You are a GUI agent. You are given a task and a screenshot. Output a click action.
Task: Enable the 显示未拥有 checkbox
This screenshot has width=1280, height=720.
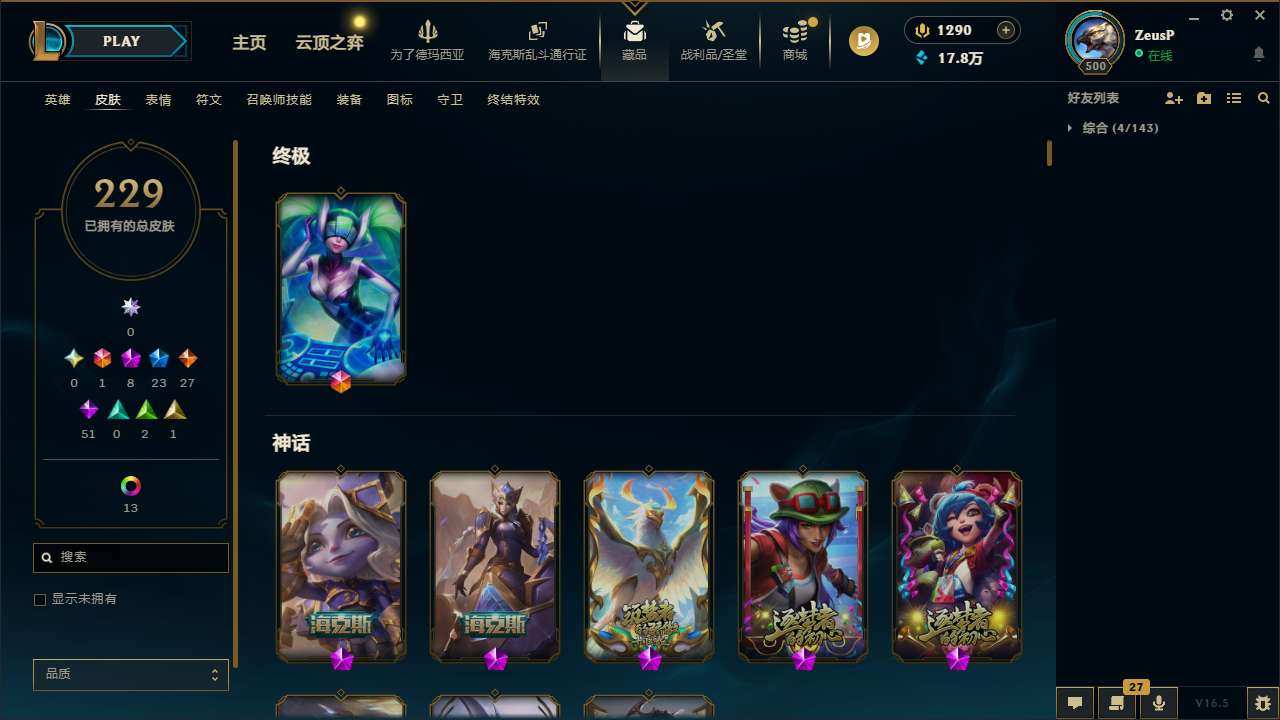40,599
